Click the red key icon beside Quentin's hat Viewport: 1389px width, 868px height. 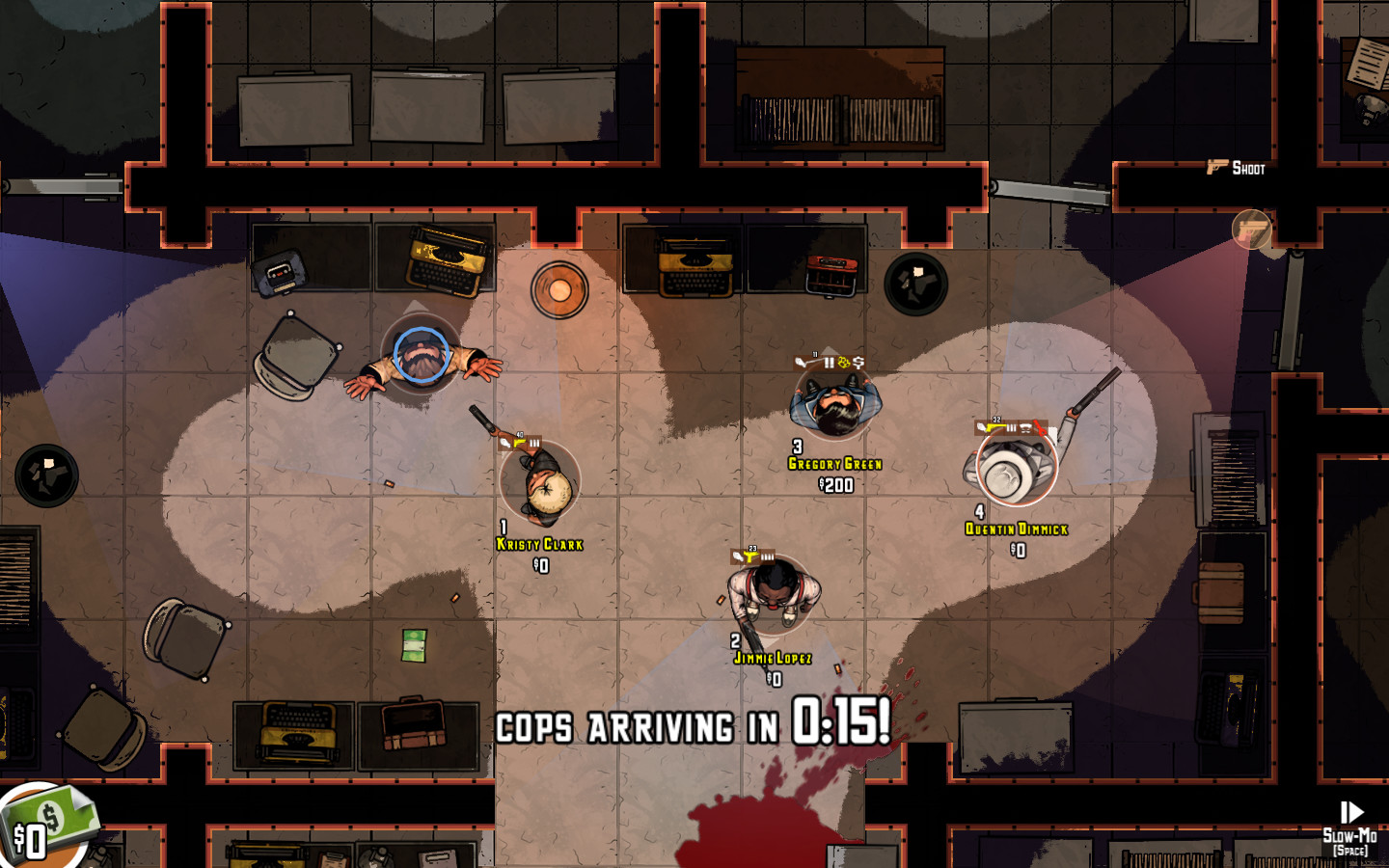click(1040, 427)
